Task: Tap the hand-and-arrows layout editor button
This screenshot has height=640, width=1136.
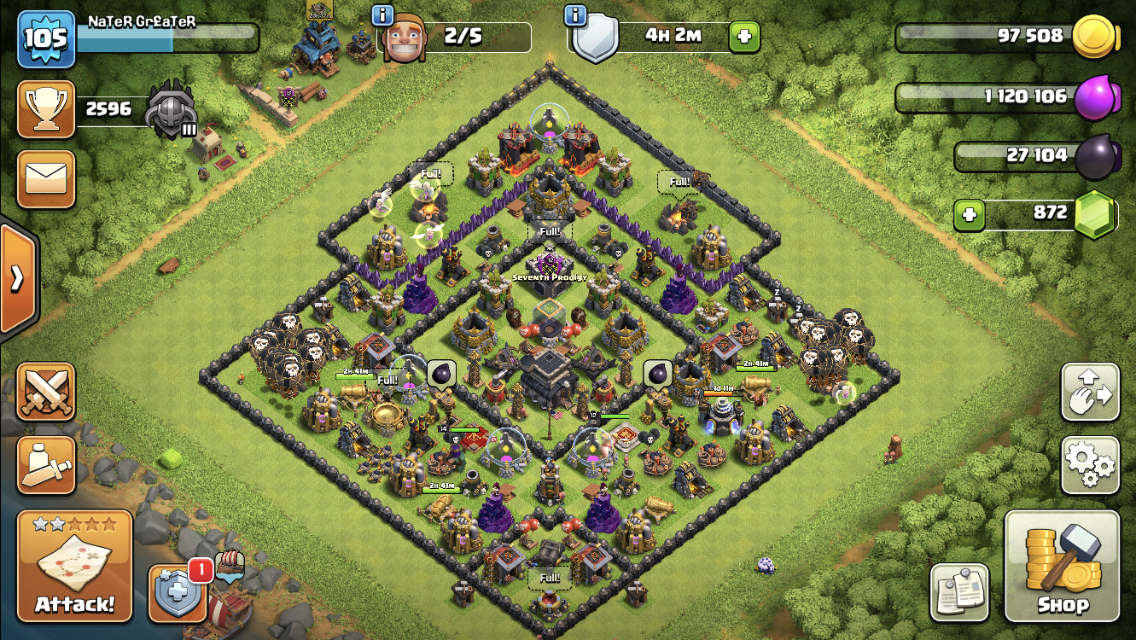Action: click(1089, 392)
